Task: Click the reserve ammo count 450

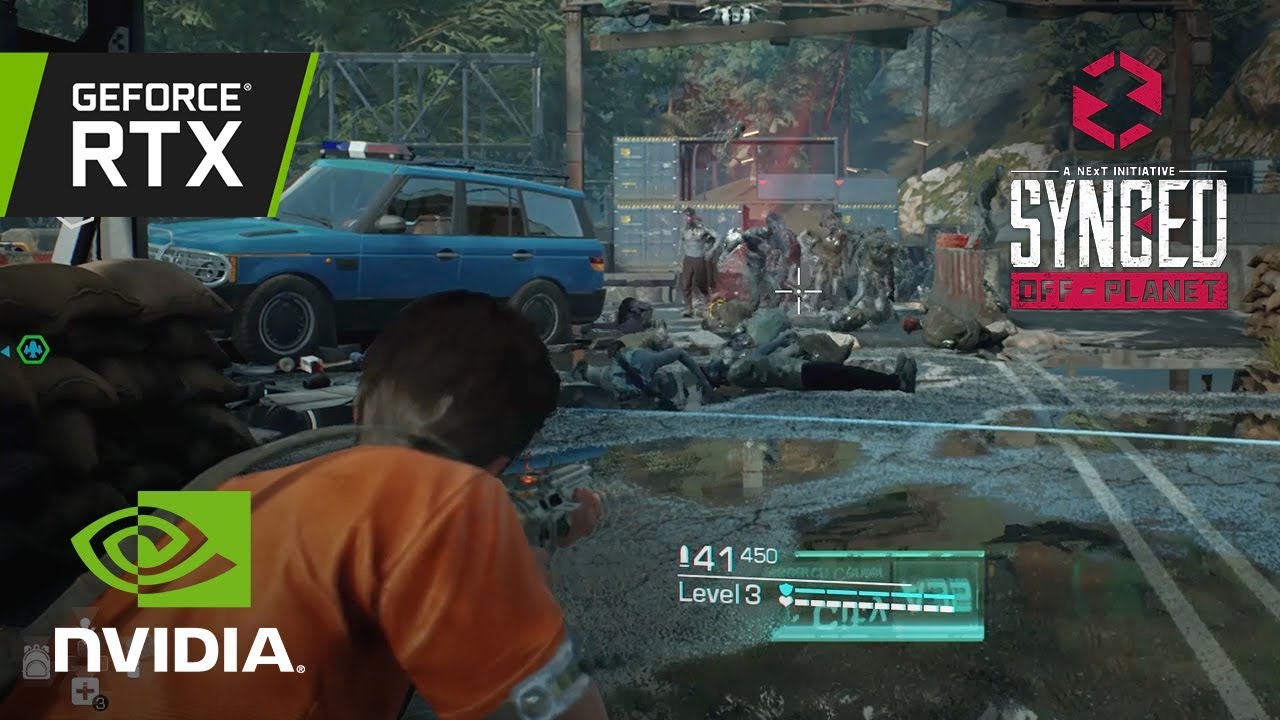Action: 759,555
